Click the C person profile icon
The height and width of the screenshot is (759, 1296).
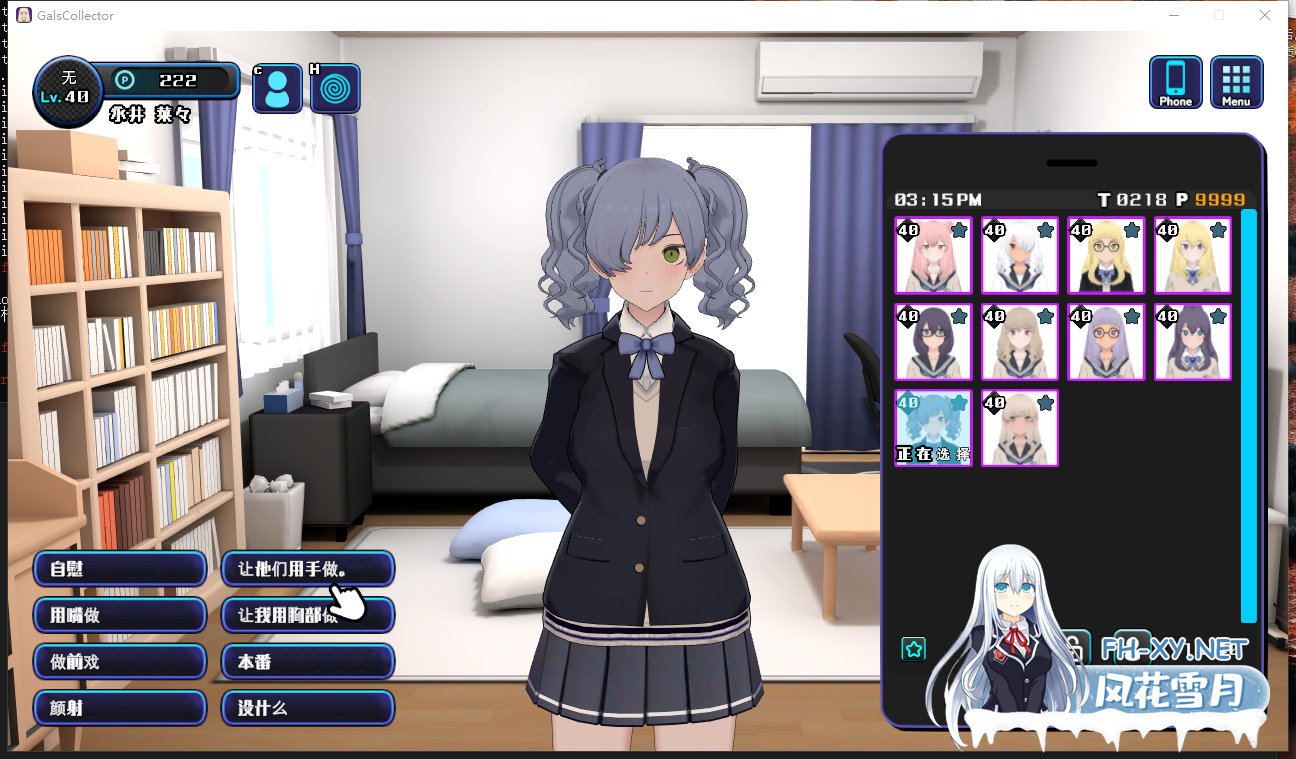pyautogui.click(x=277, y=88)
